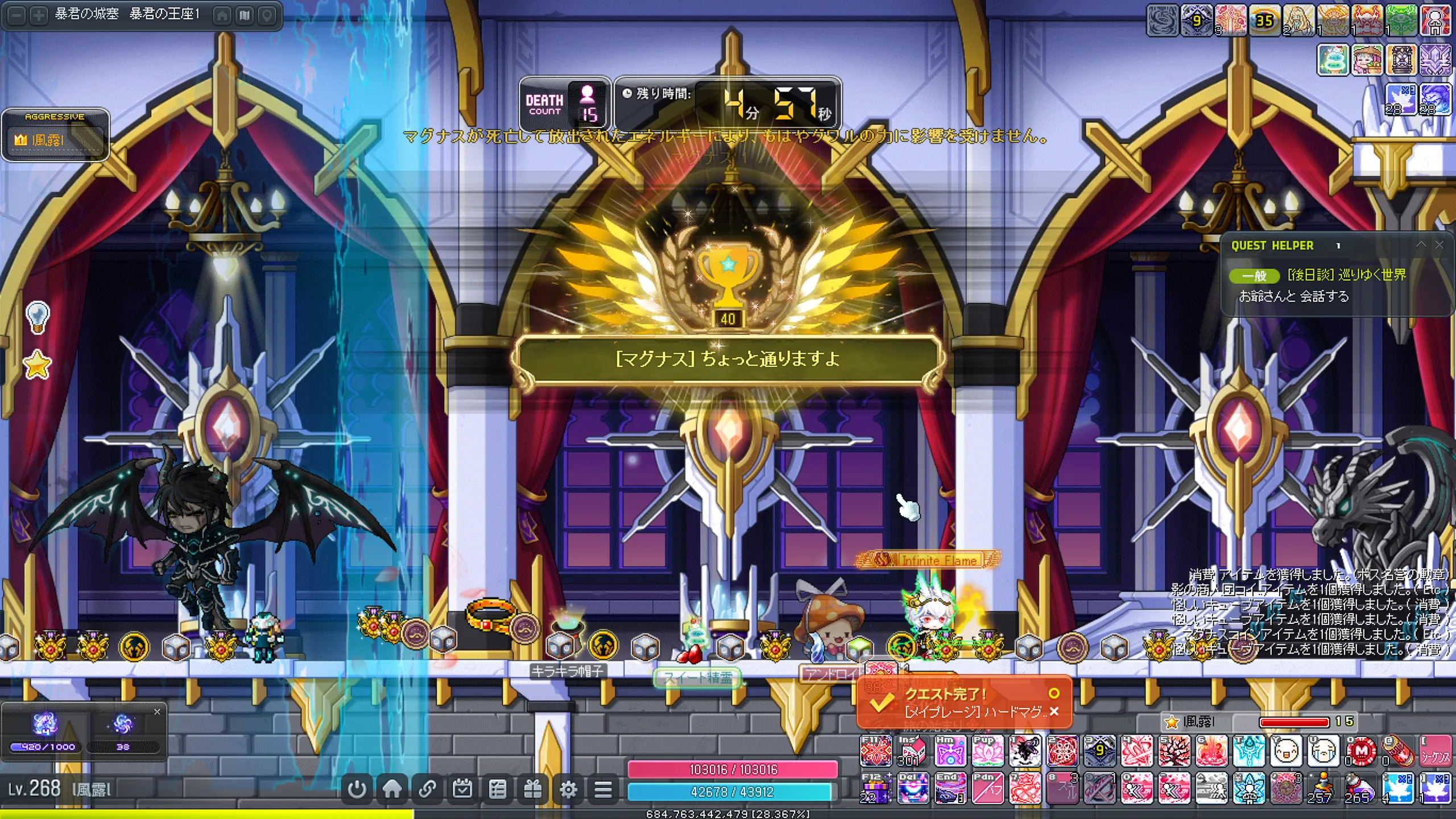Activate the cherry blossom tree skill

pyautogui.click(x=1174, y=752)
